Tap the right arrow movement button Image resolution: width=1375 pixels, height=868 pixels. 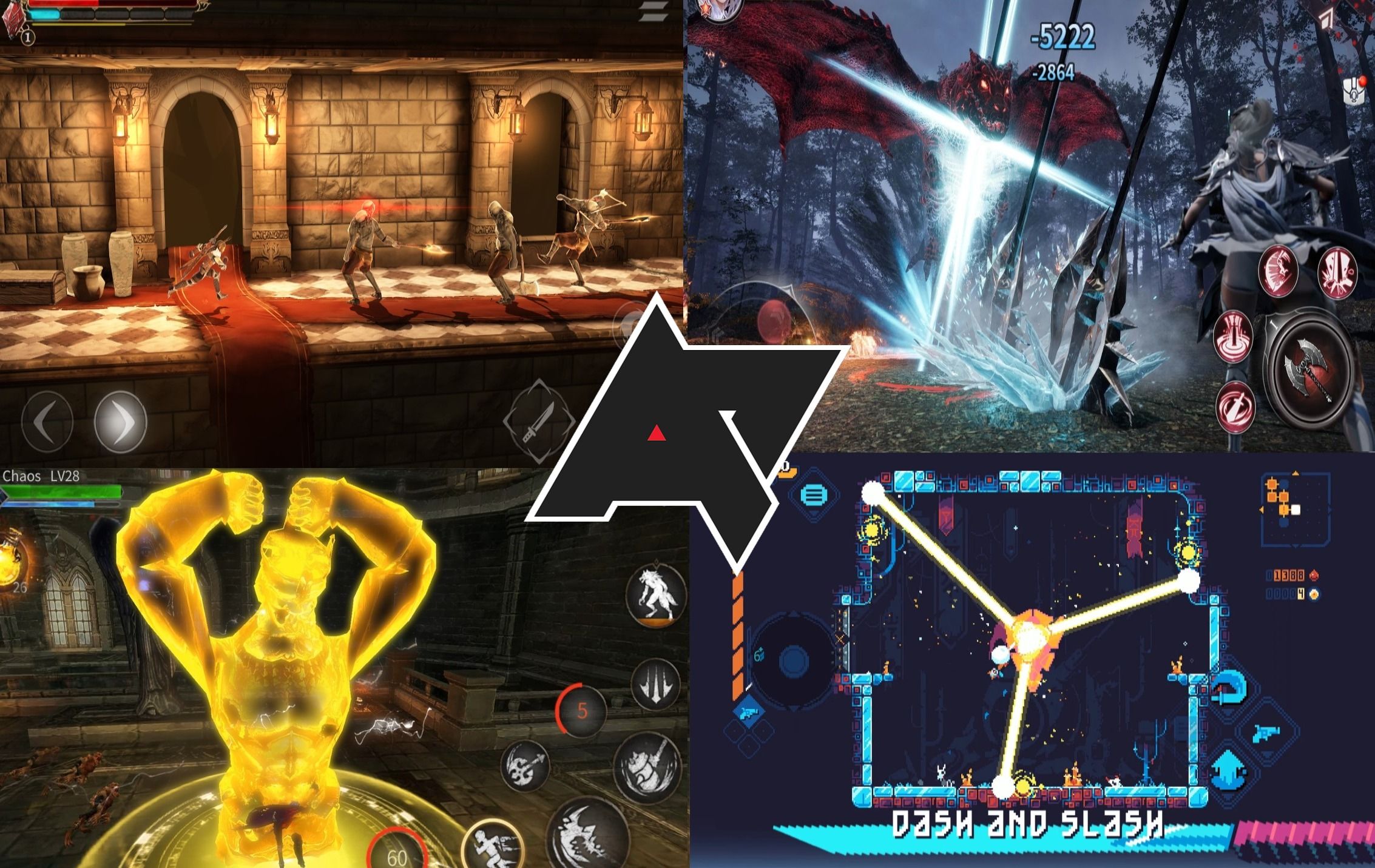(120, 421)
